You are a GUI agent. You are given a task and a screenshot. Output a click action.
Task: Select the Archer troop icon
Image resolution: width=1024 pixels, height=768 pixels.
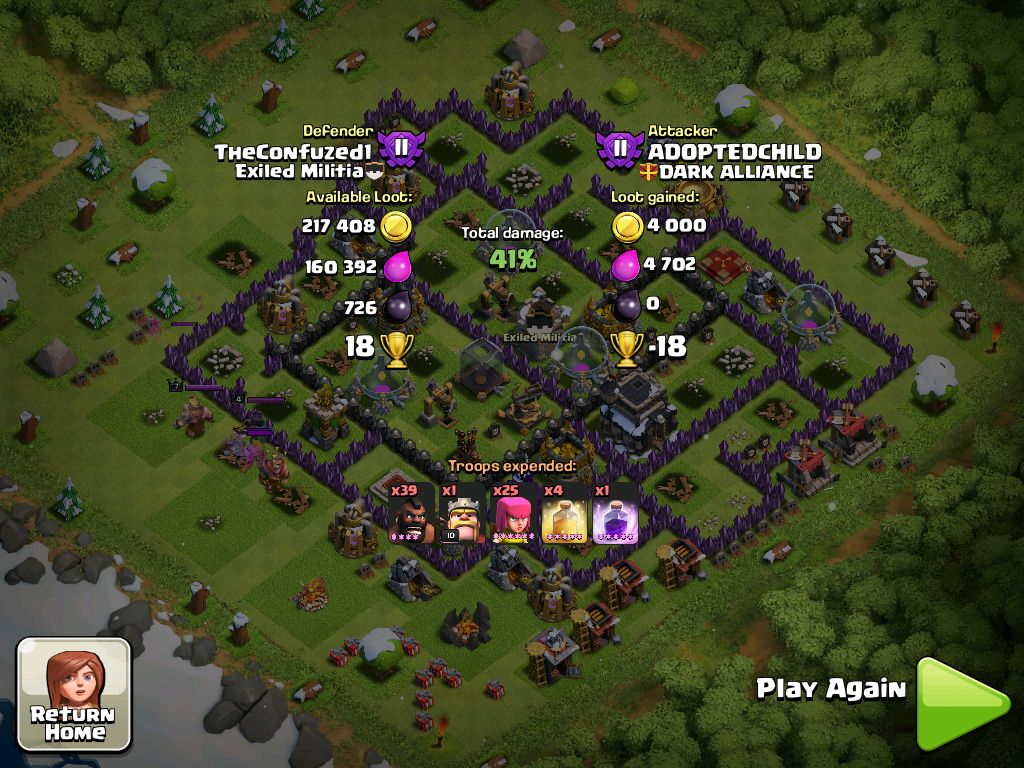513,513
